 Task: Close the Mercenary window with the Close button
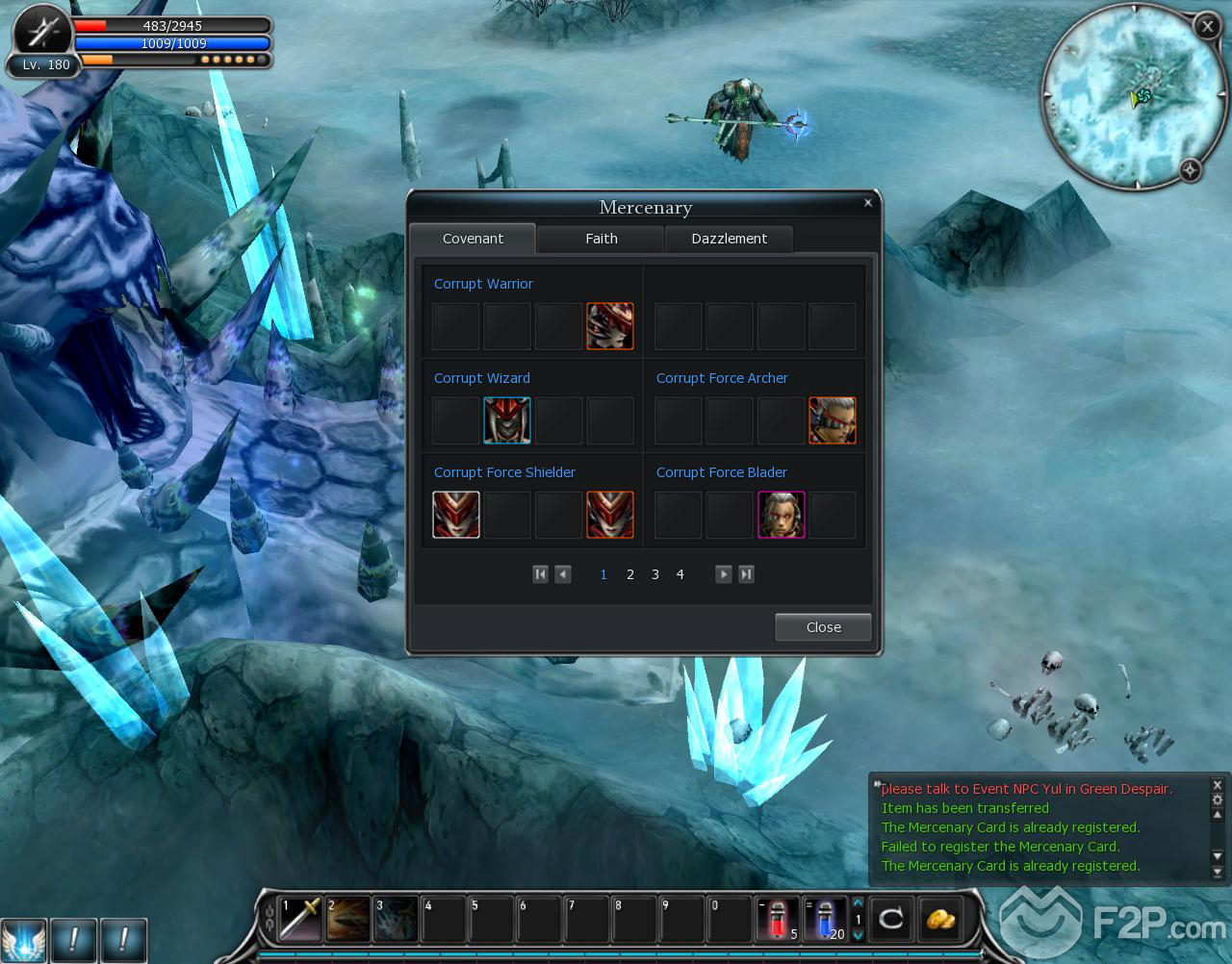[x=823, y=627]
